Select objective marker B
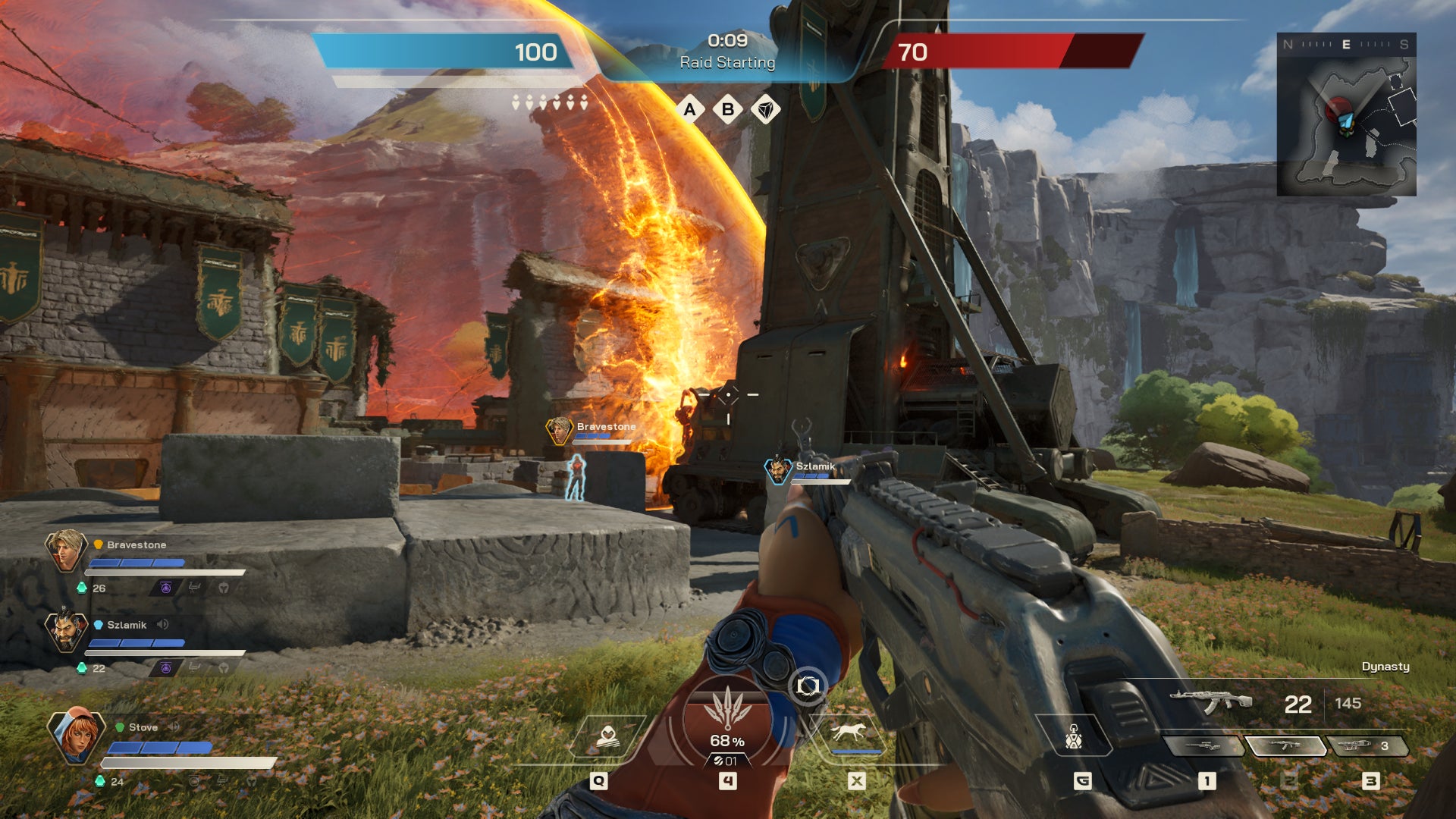1456x819 pixels. [x=728, y=110]
